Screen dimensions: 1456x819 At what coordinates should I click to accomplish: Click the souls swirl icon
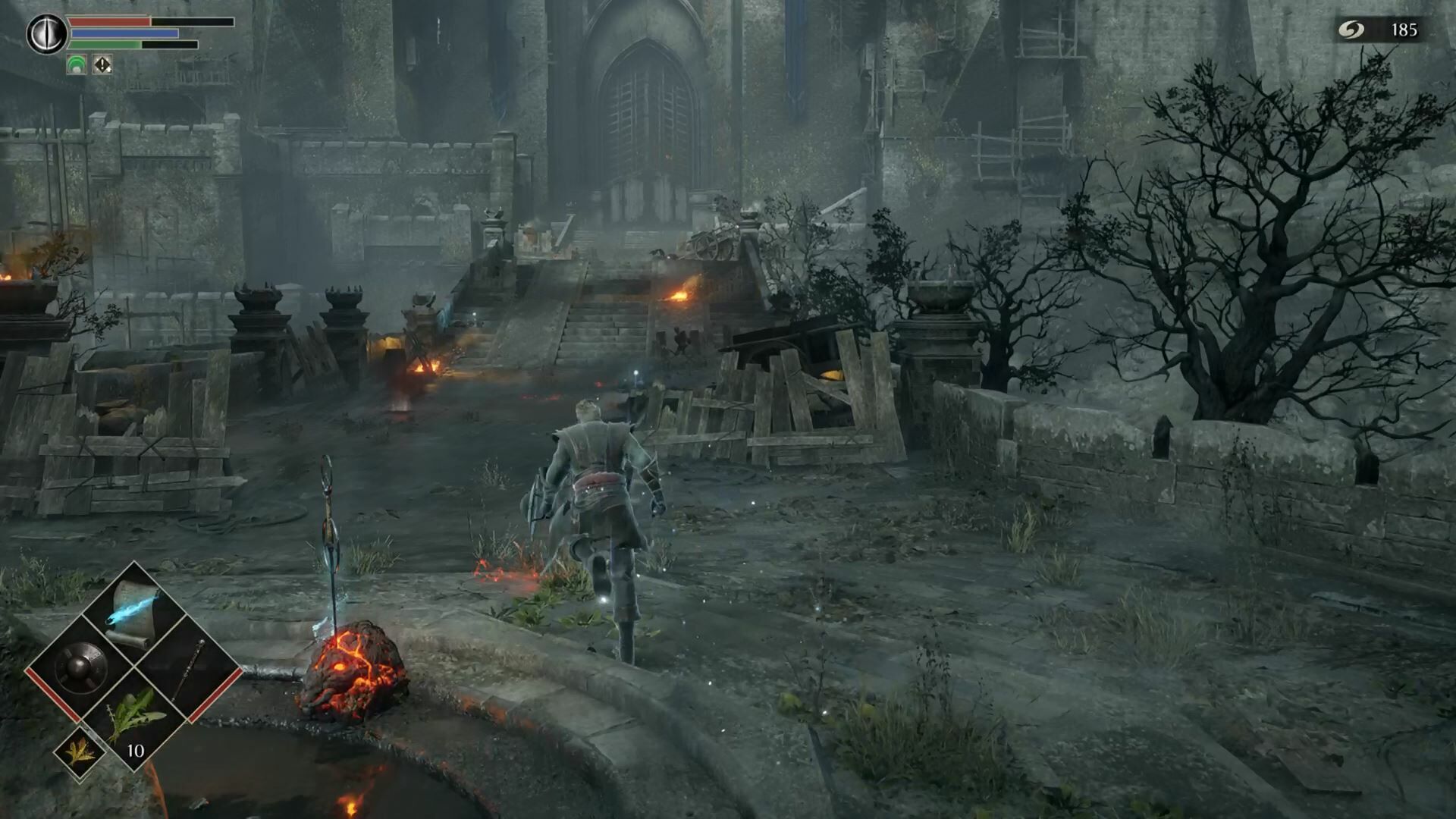[x=1351, y=30]
